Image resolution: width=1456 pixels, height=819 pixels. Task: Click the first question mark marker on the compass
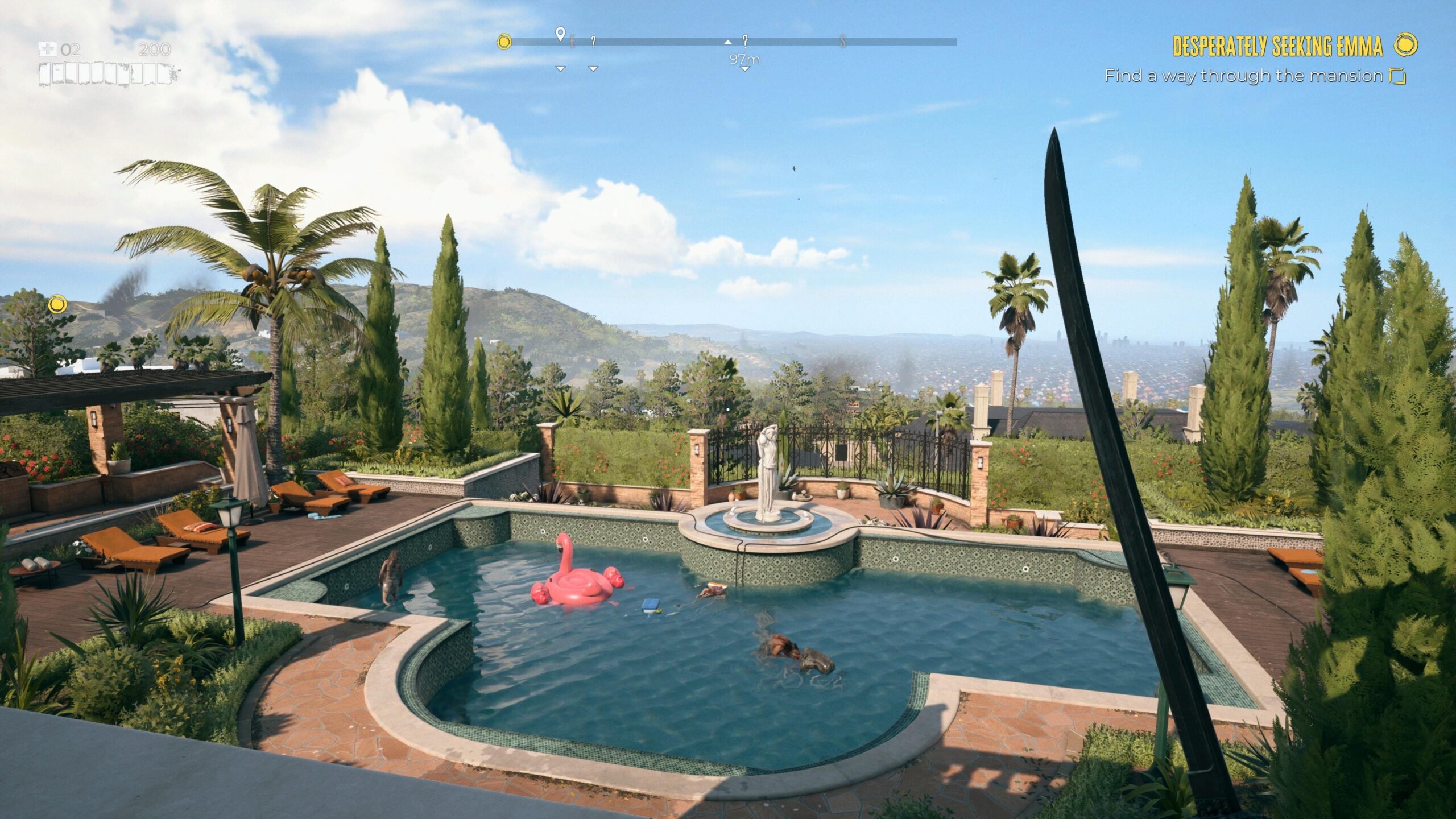[x=593, y=42]
